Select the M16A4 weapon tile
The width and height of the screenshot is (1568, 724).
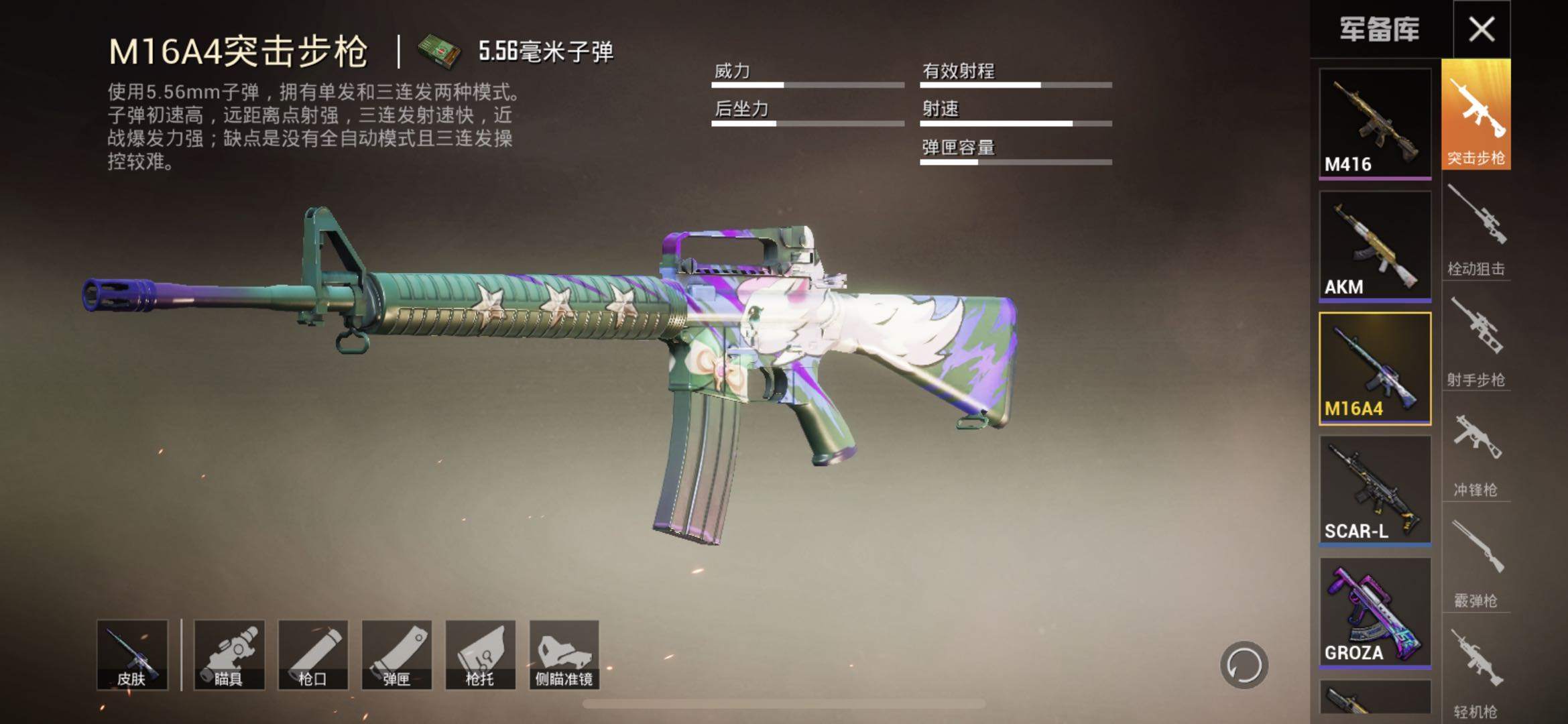(x=1375, y=369)
